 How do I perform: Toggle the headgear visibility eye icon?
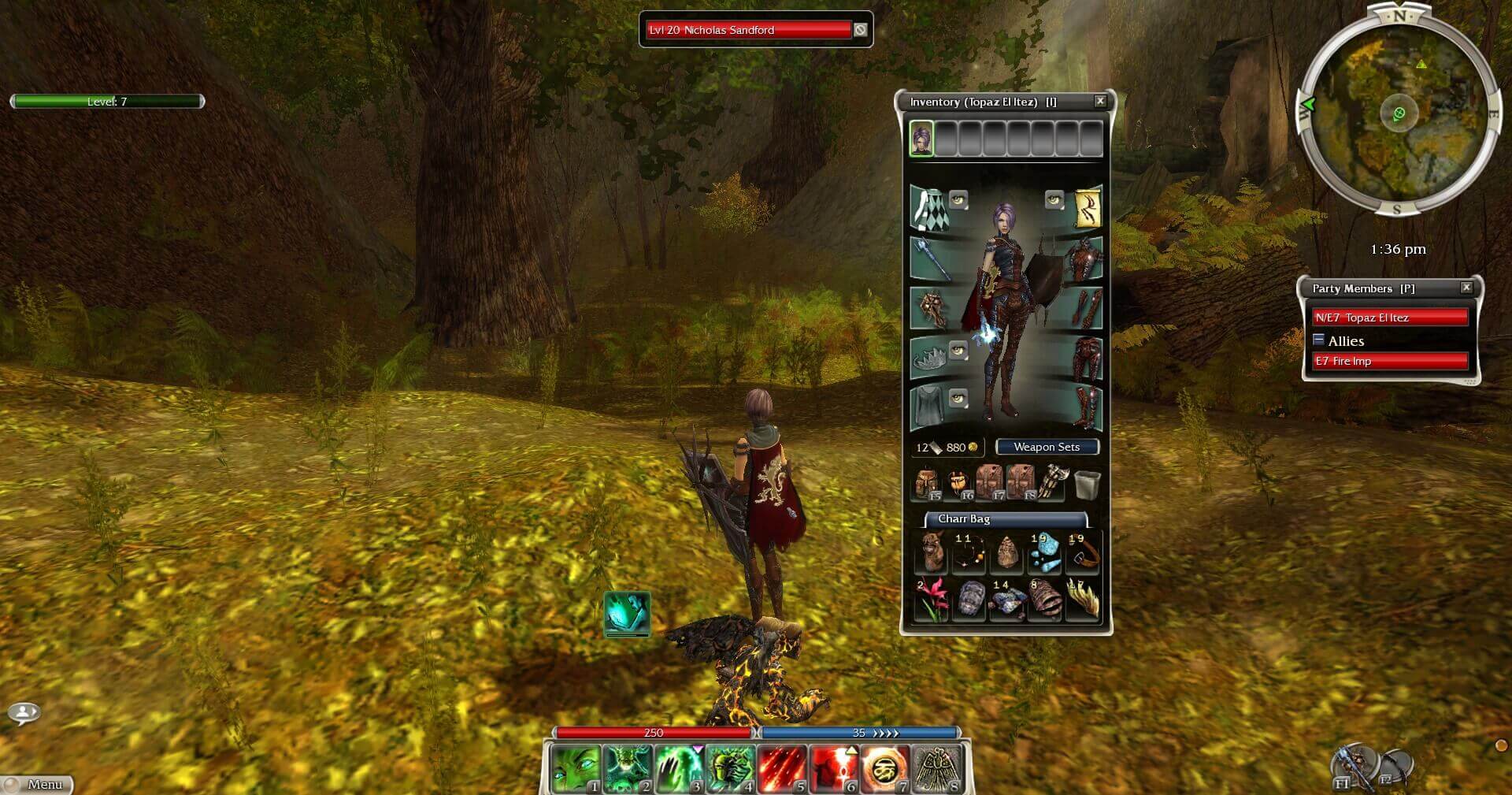(x=958, y=350)
